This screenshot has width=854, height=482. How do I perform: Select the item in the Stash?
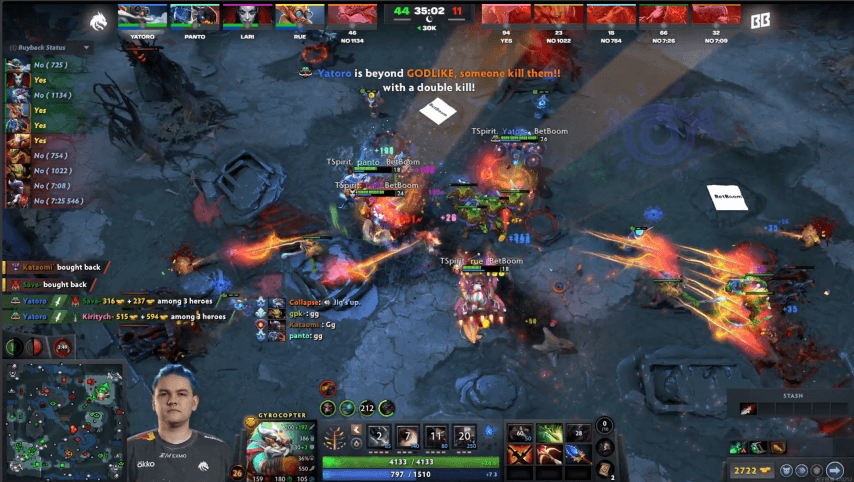(747, 408)
